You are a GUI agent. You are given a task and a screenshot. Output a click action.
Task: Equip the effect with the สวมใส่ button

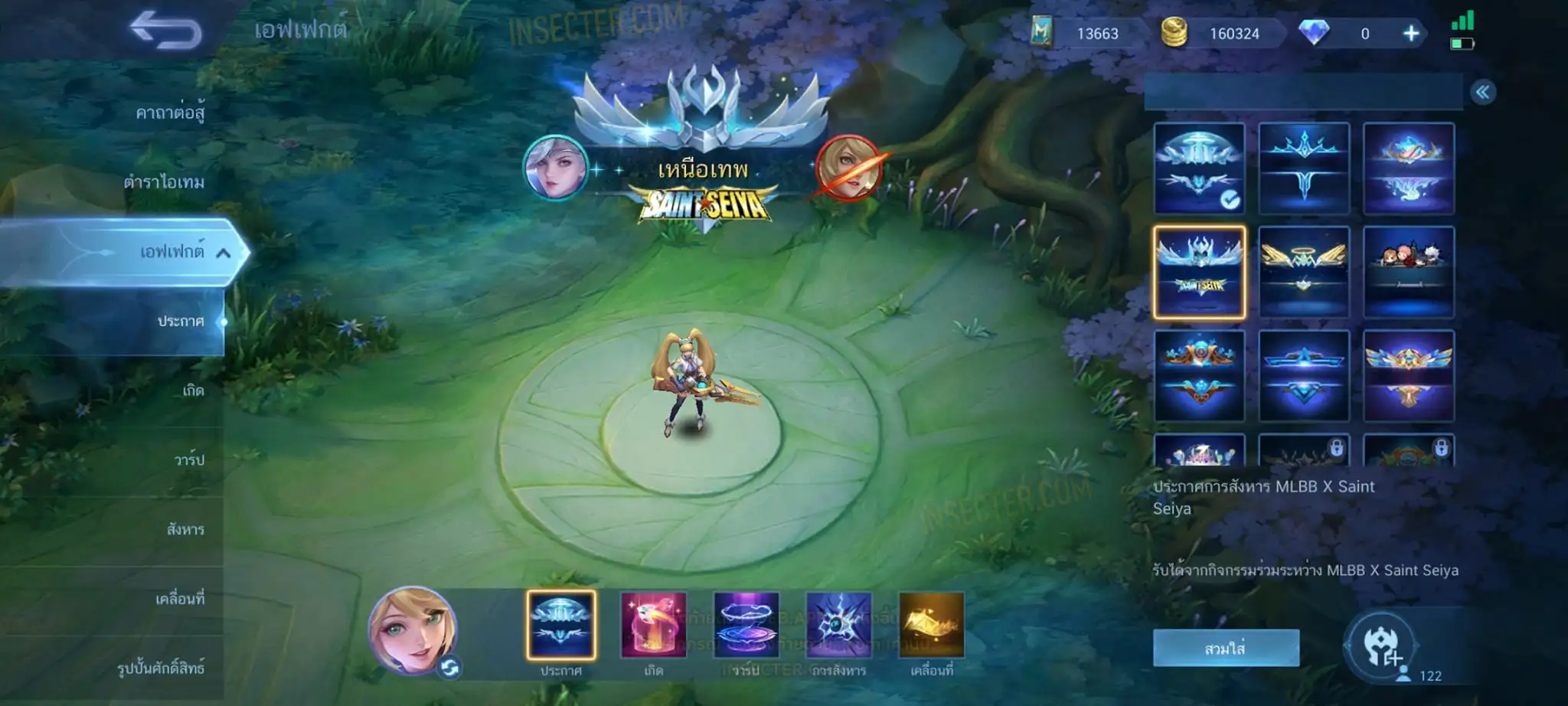[1226, 649]
